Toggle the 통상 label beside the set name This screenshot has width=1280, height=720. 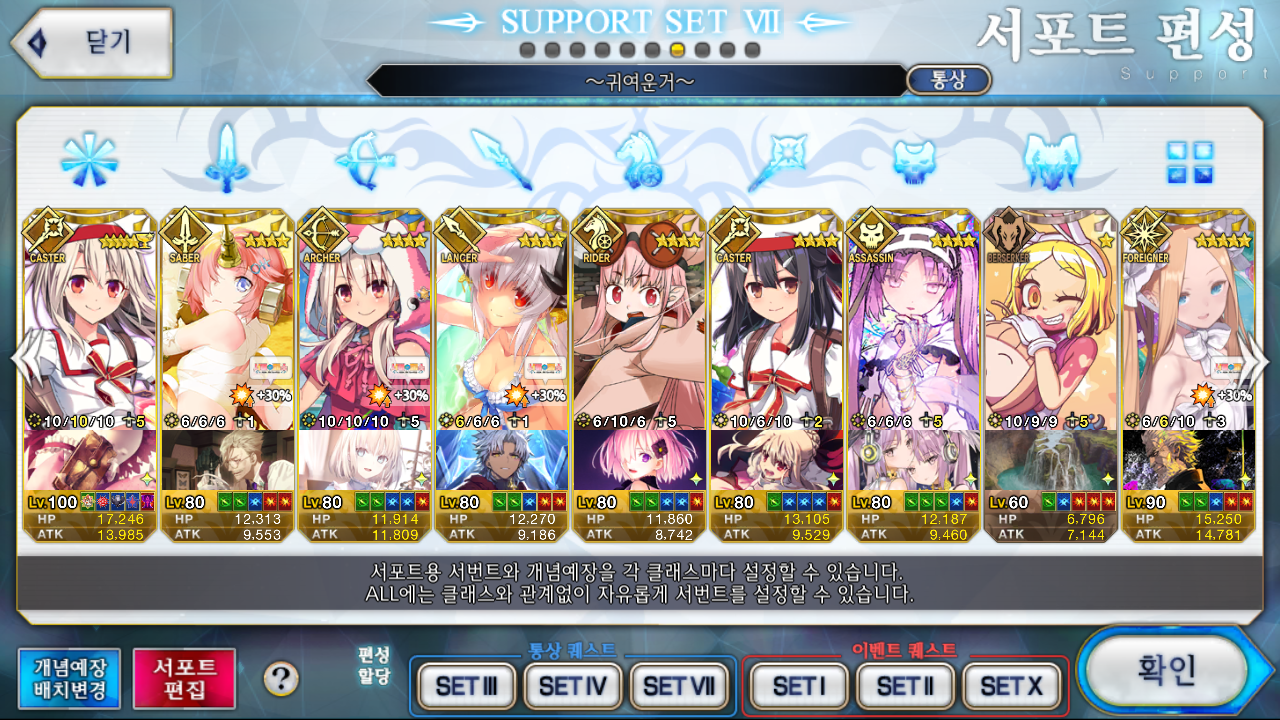tap(948, 80)
